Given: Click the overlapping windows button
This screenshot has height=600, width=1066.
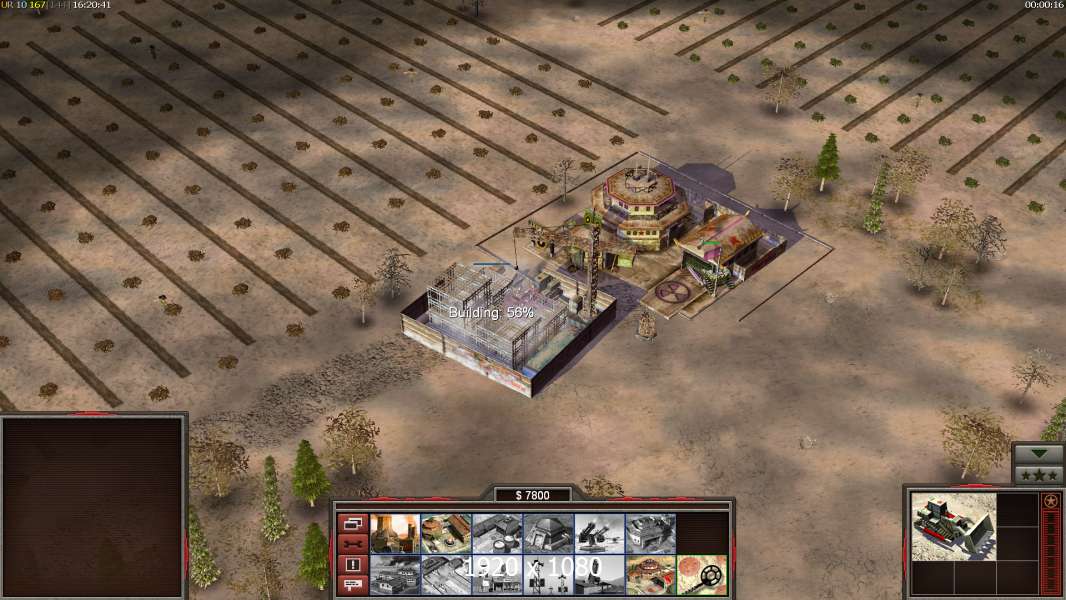Looking at the screenshot, I should 352,522.
